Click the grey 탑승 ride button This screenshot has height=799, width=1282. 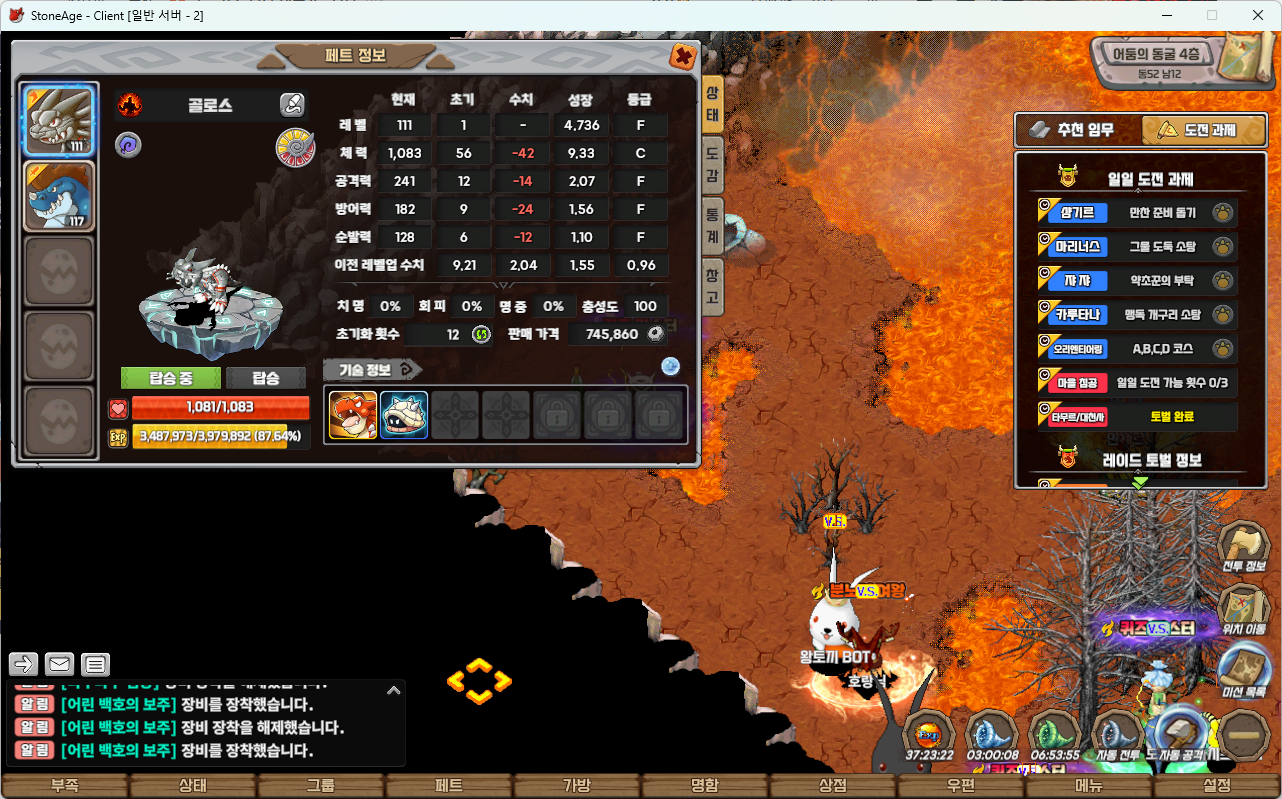pos(266,378)
